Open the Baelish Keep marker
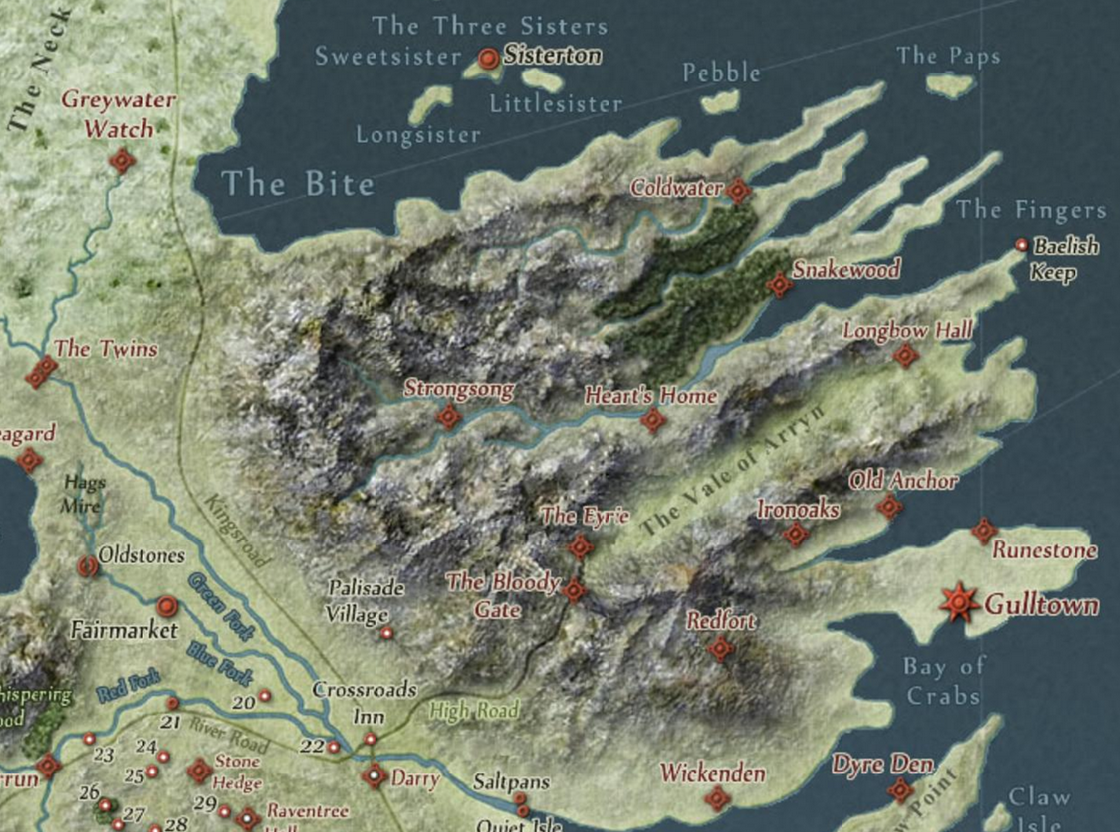Viewport: 1120px width, 832px height. (x=1021, y=245)
